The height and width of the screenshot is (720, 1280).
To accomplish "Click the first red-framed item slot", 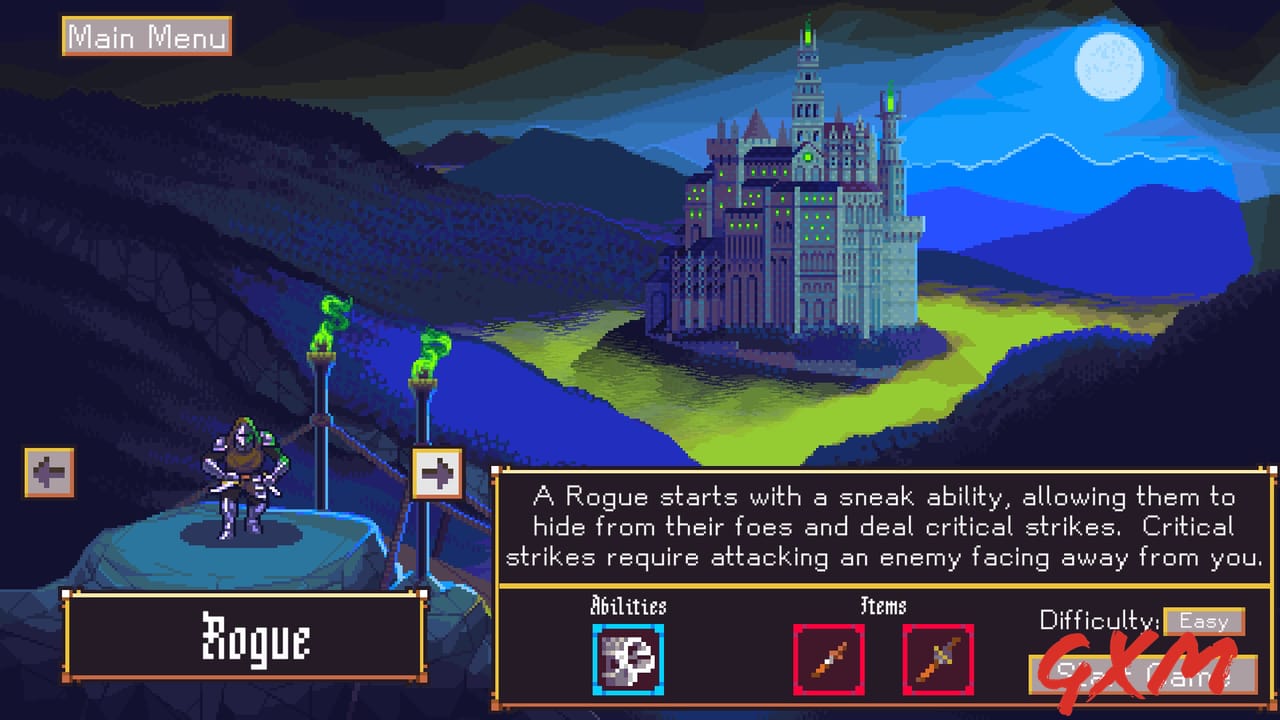I will 830,658.
